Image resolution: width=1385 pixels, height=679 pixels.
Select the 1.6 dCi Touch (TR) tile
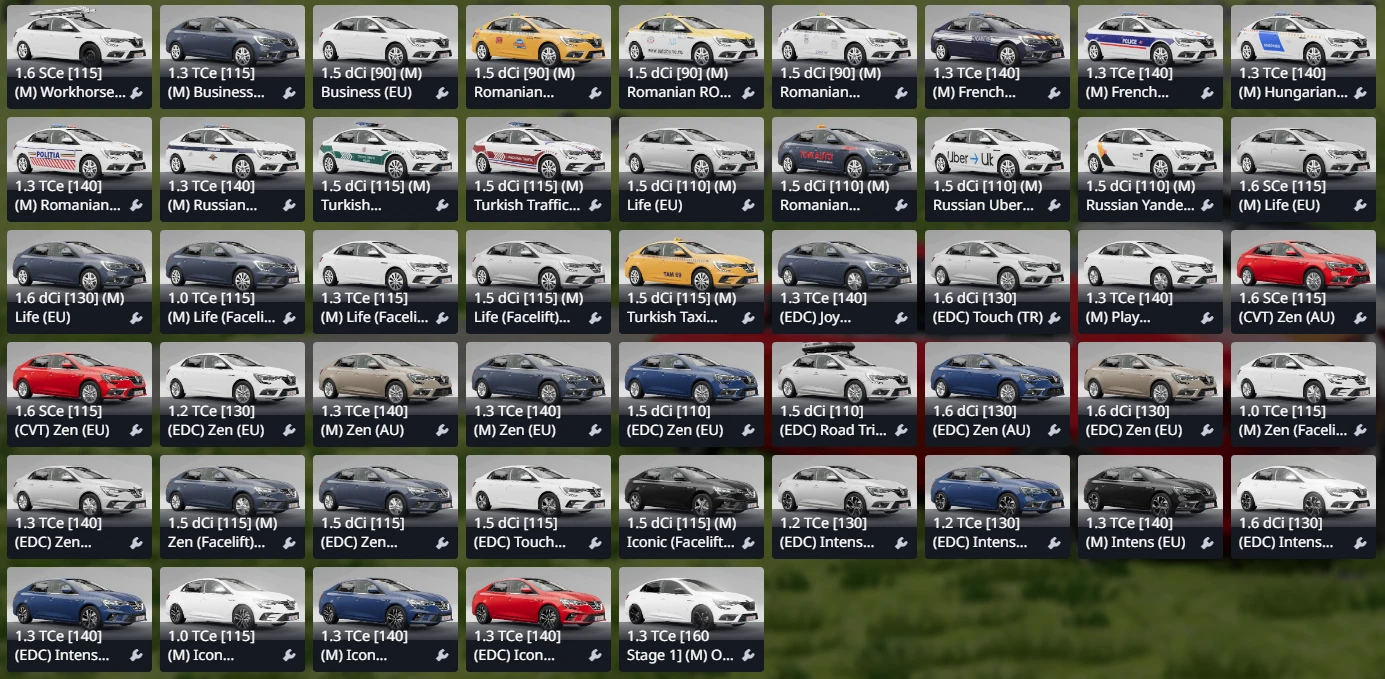pos(997,281)
